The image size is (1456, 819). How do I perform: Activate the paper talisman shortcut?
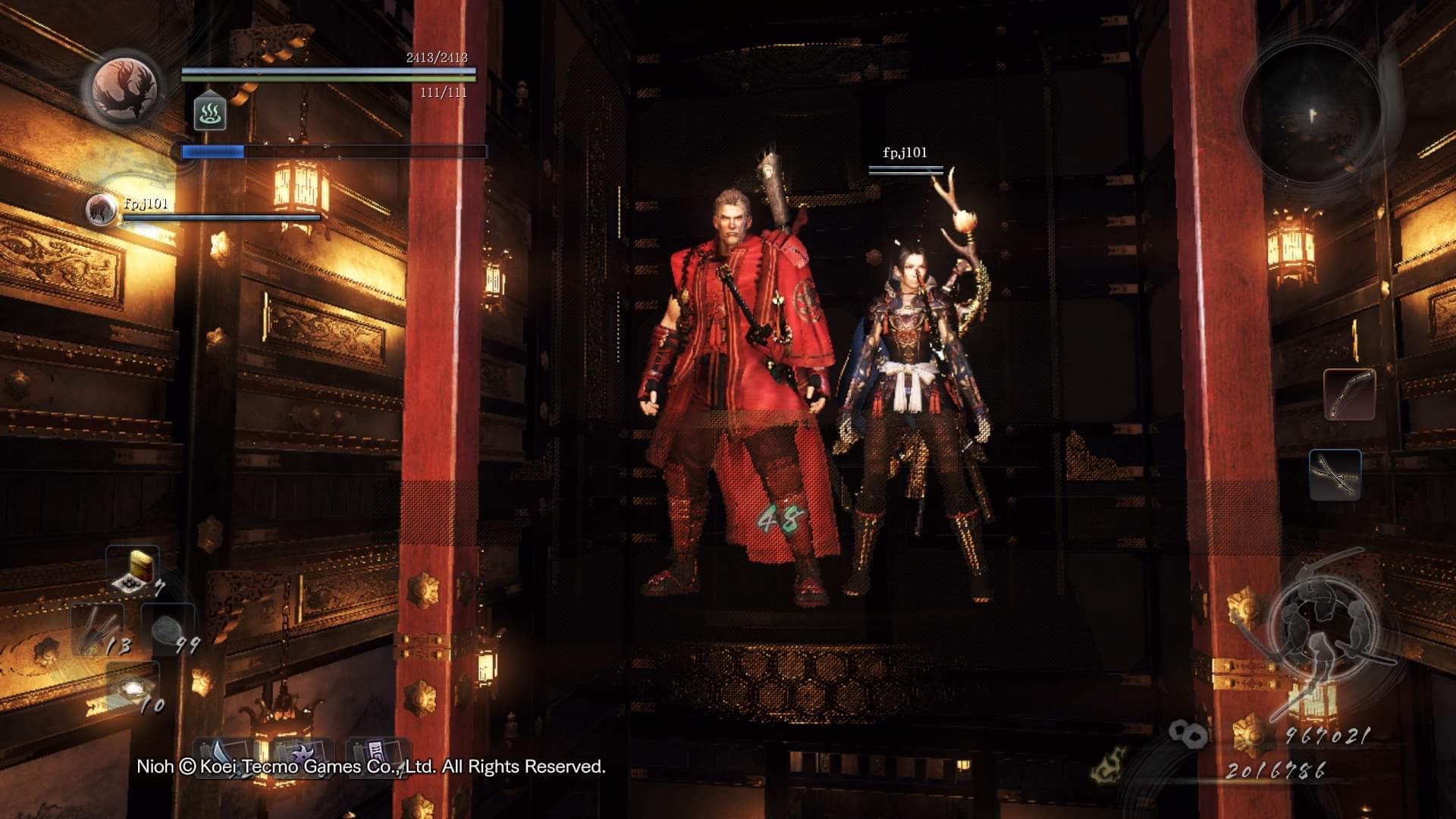tap(379, 758)
